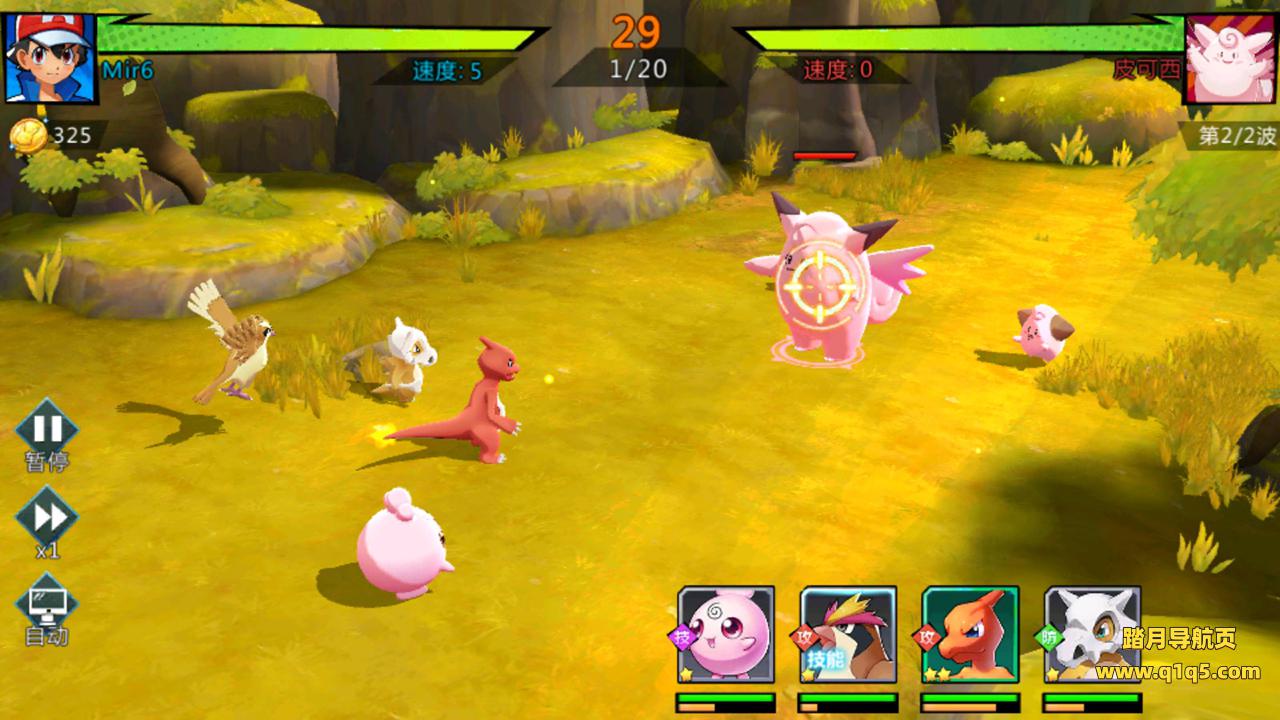Select the Jigglypuff skill card
This screenshot has height=720, width=1280.
(726, 634)
